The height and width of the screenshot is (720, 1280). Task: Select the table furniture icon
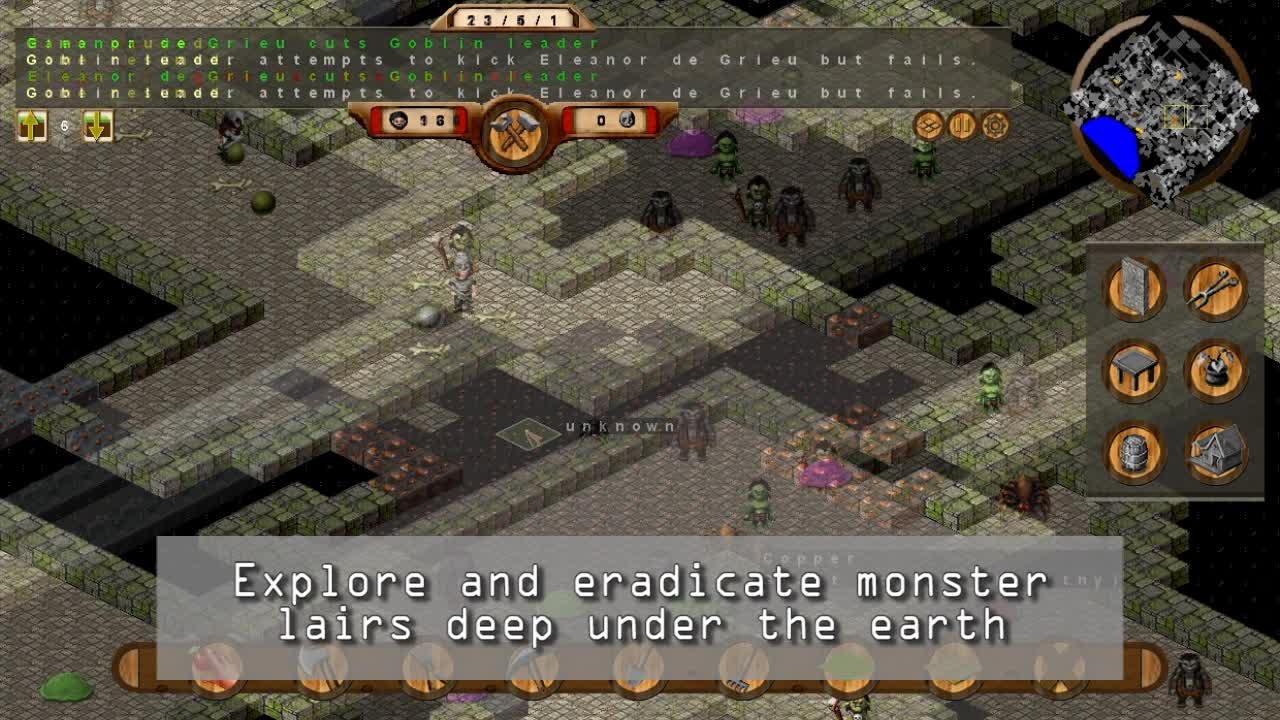coord(1133,372)
